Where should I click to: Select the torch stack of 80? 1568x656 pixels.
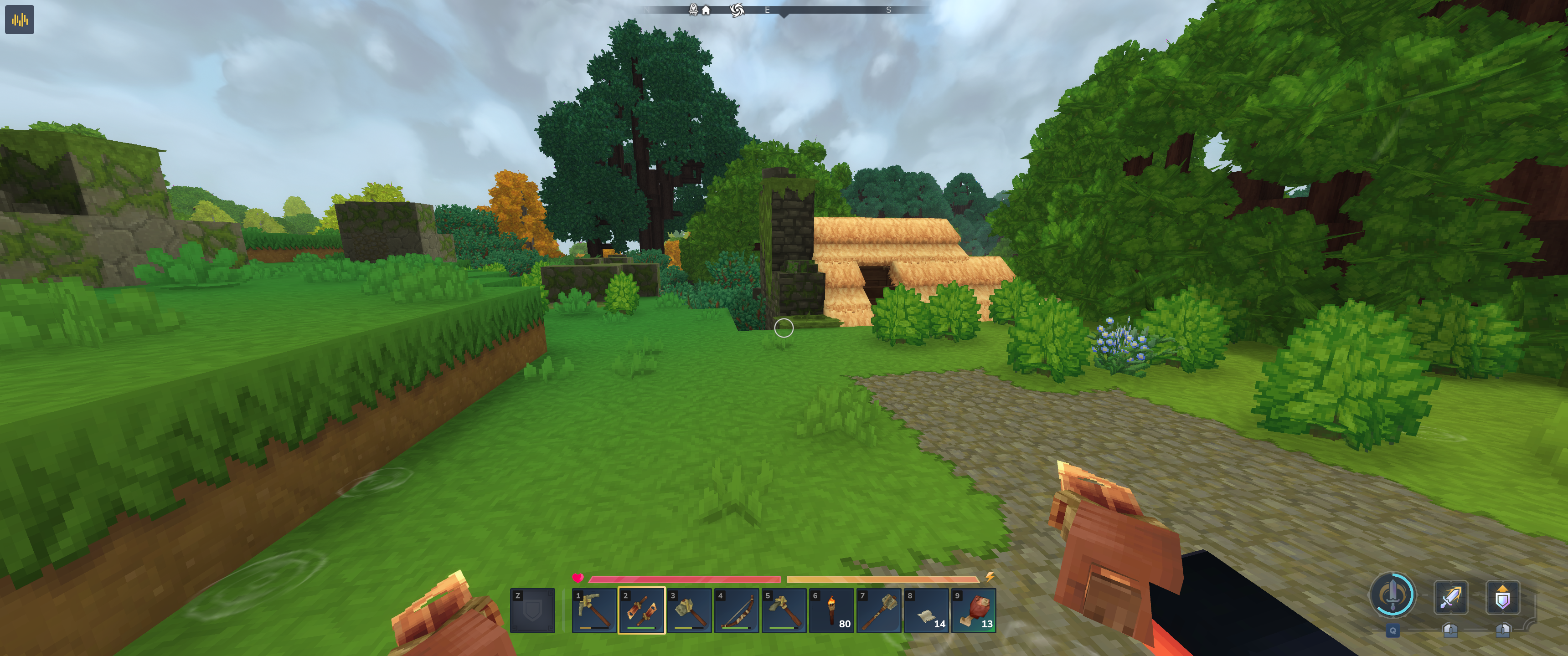(831, 610)
